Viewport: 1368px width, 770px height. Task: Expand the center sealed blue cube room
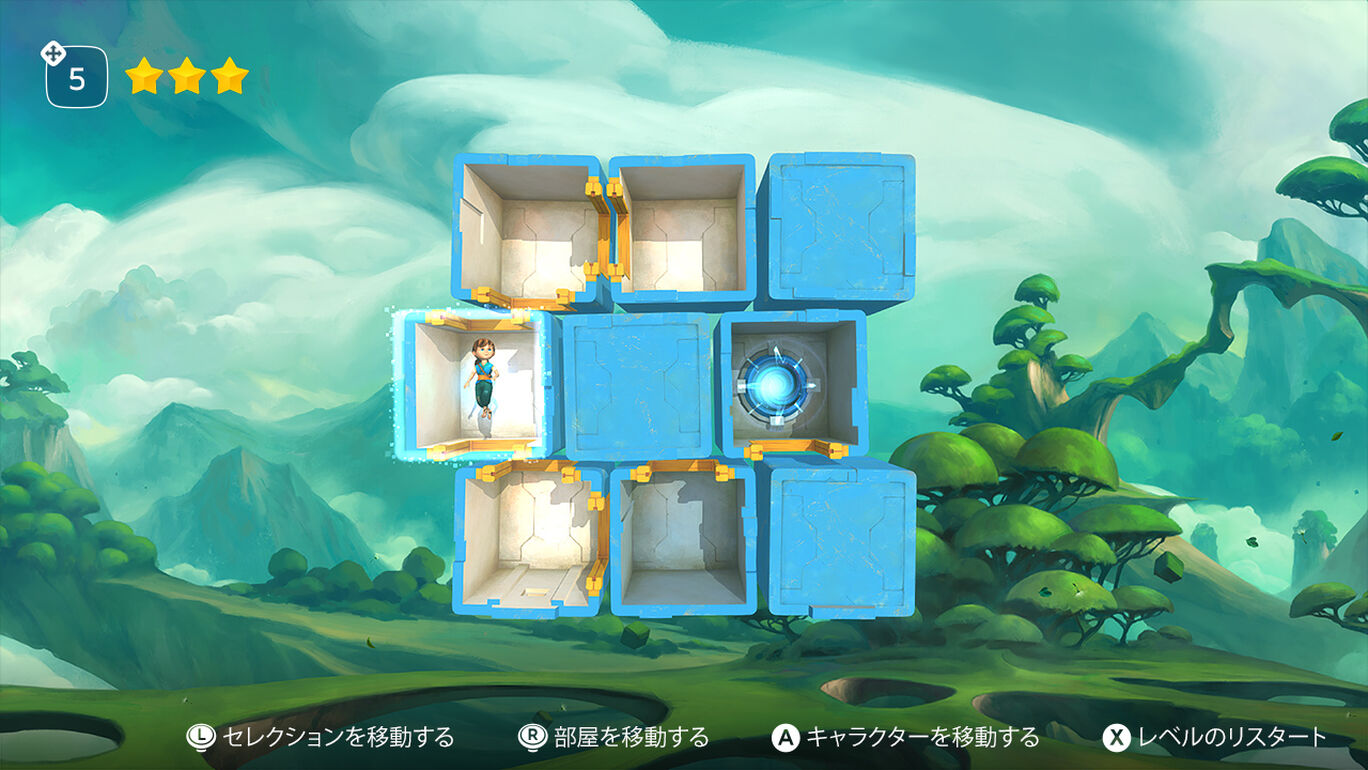click(x=640, y=385)
